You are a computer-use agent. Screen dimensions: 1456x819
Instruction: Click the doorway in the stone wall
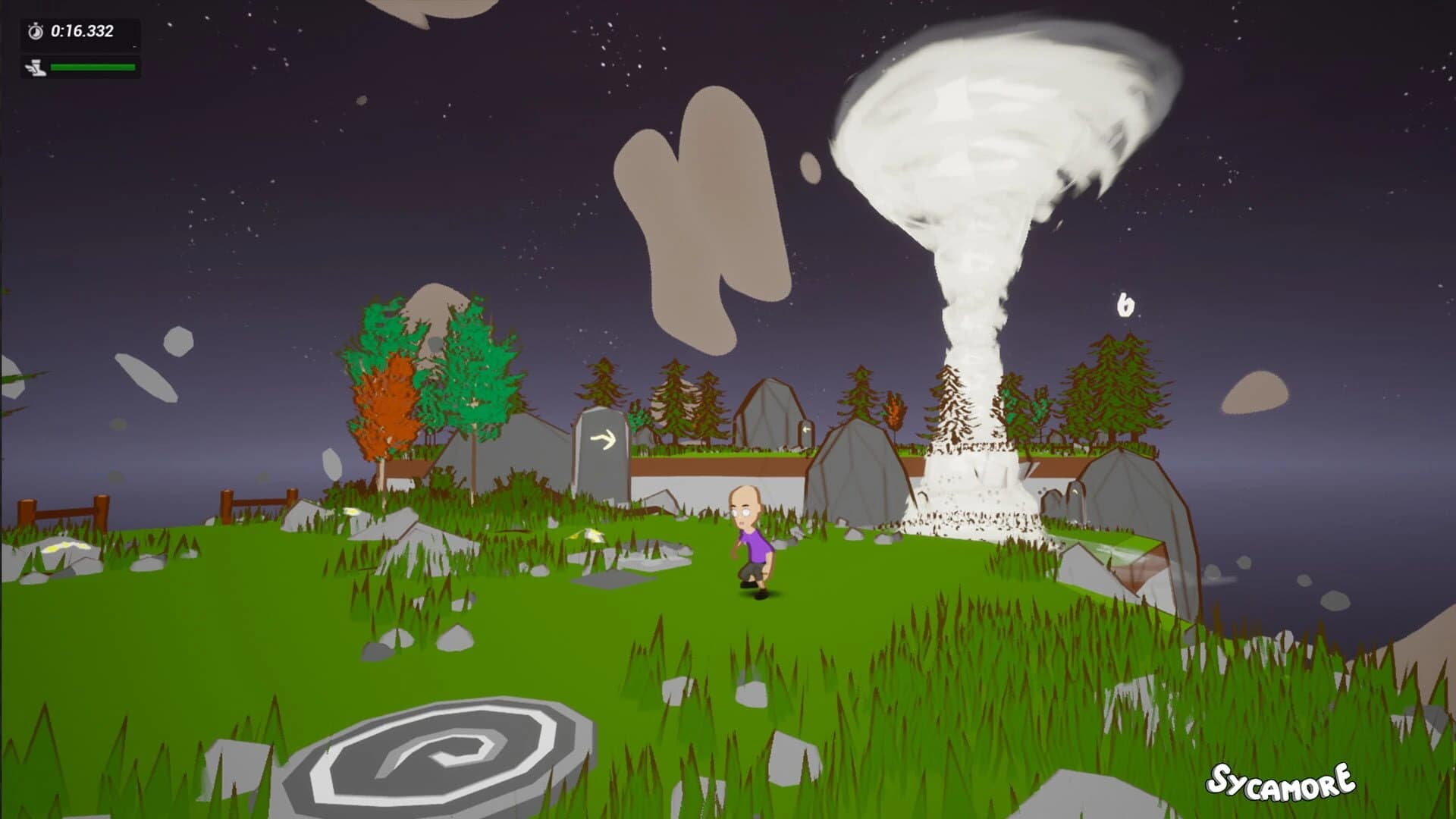pyautogui.click(x=805, y=430)
